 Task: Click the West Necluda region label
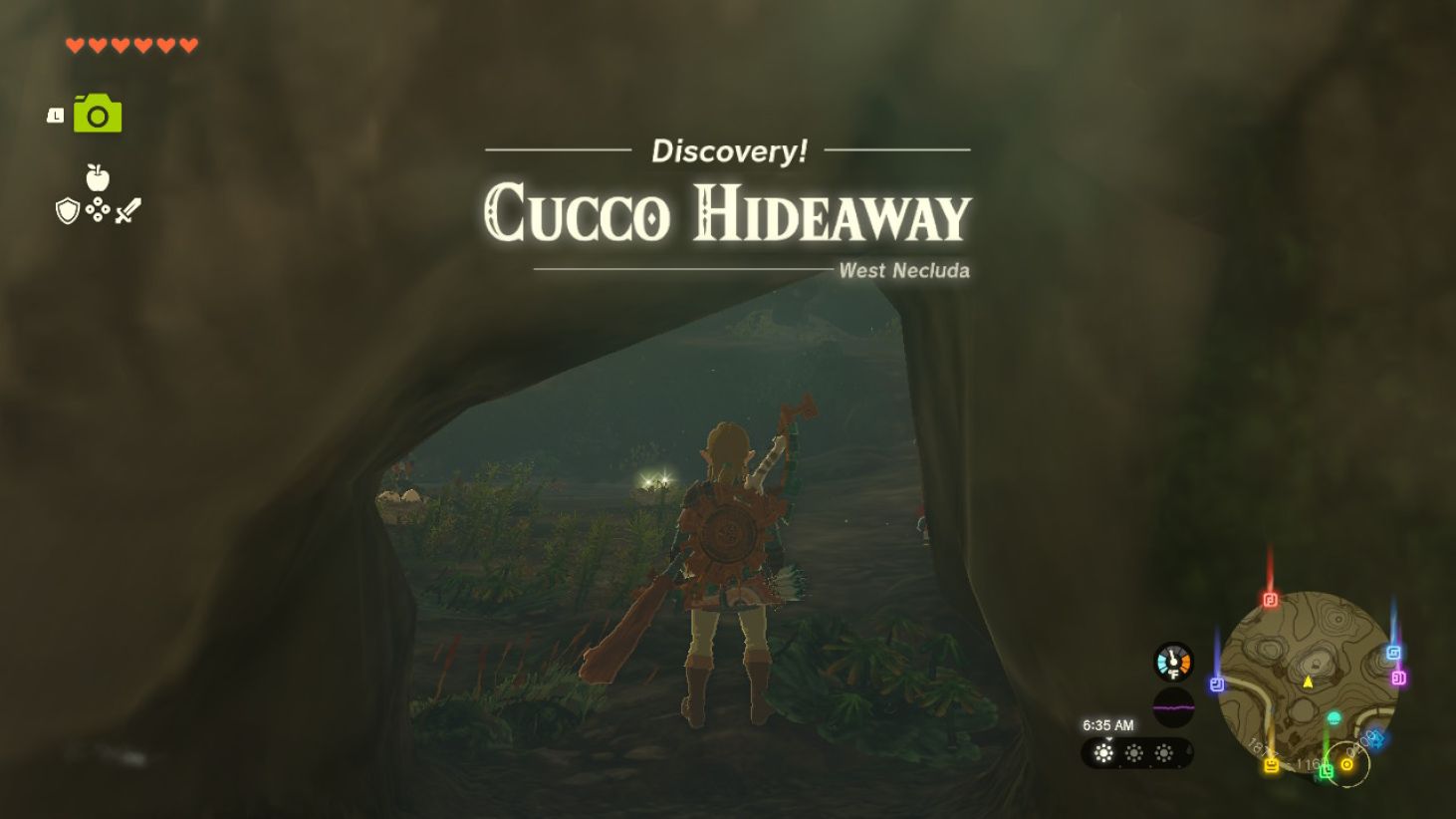pyautogui.click(x=902, y=270)
